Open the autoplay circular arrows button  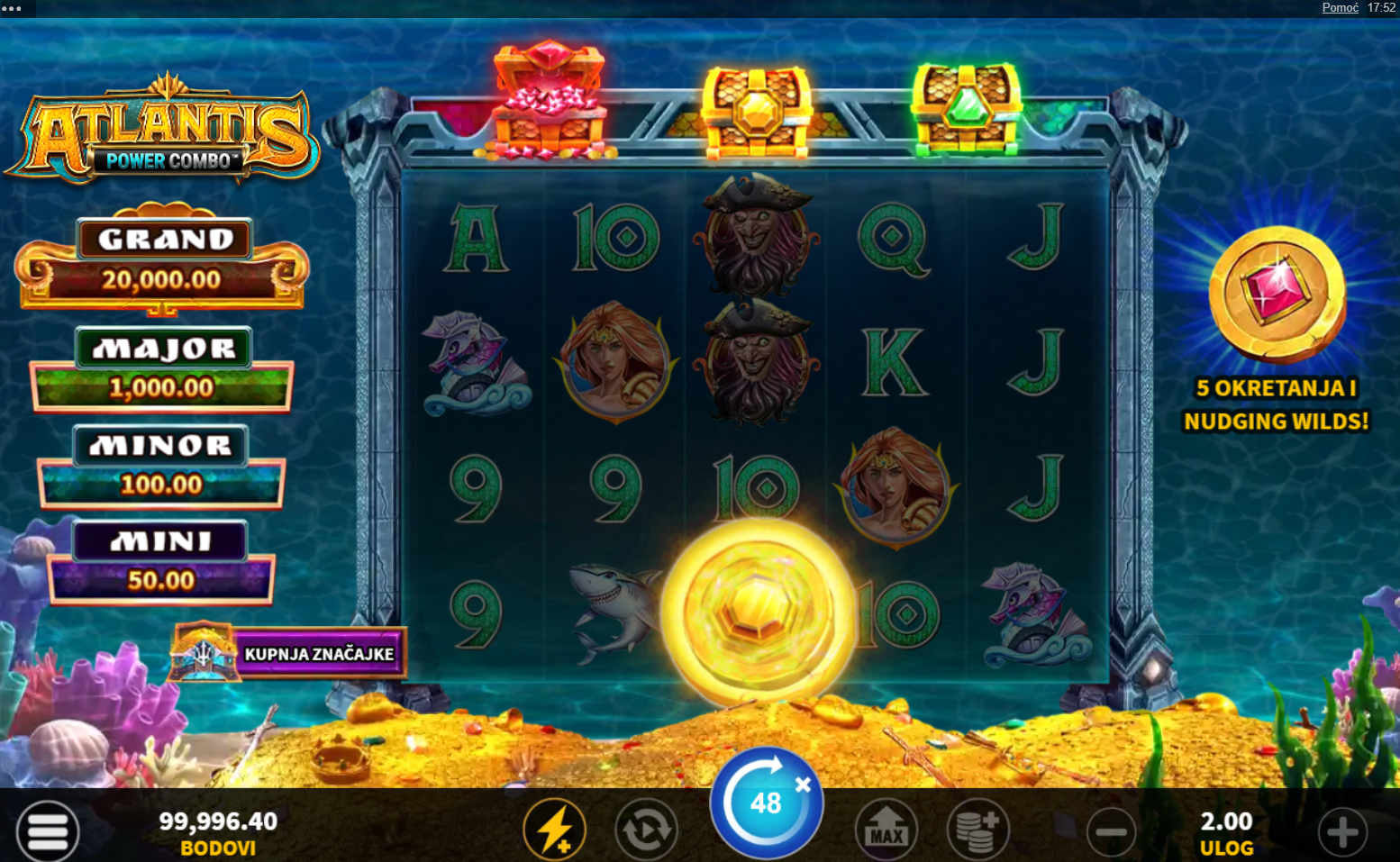pyautogui.click(x=646, y=830)
